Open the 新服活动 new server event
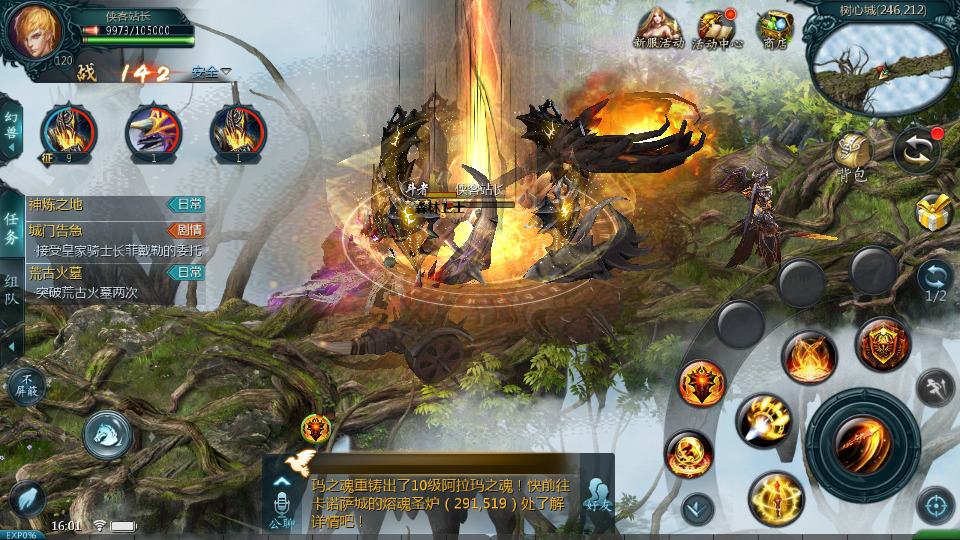 [660, 28]
